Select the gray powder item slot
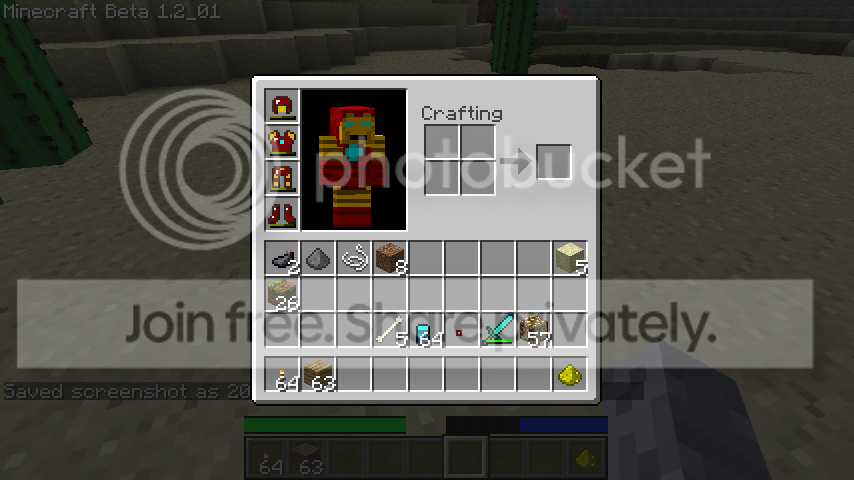This screenshot has height=480, width=854. click(x=318, y=259)
